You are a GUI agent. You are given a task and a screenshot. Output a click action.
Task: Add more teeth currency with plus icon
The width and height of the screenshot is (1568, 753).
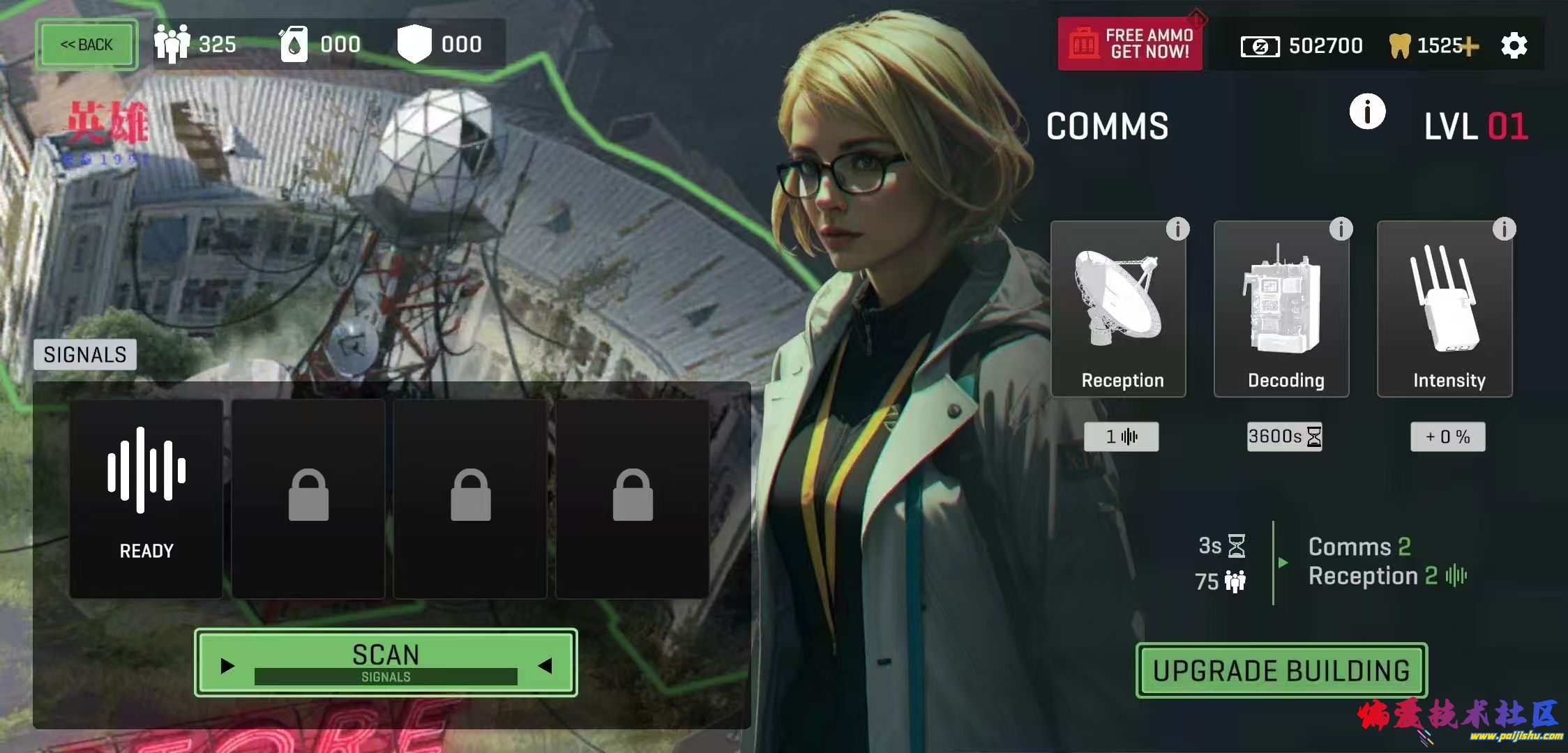coord(1470,47)
